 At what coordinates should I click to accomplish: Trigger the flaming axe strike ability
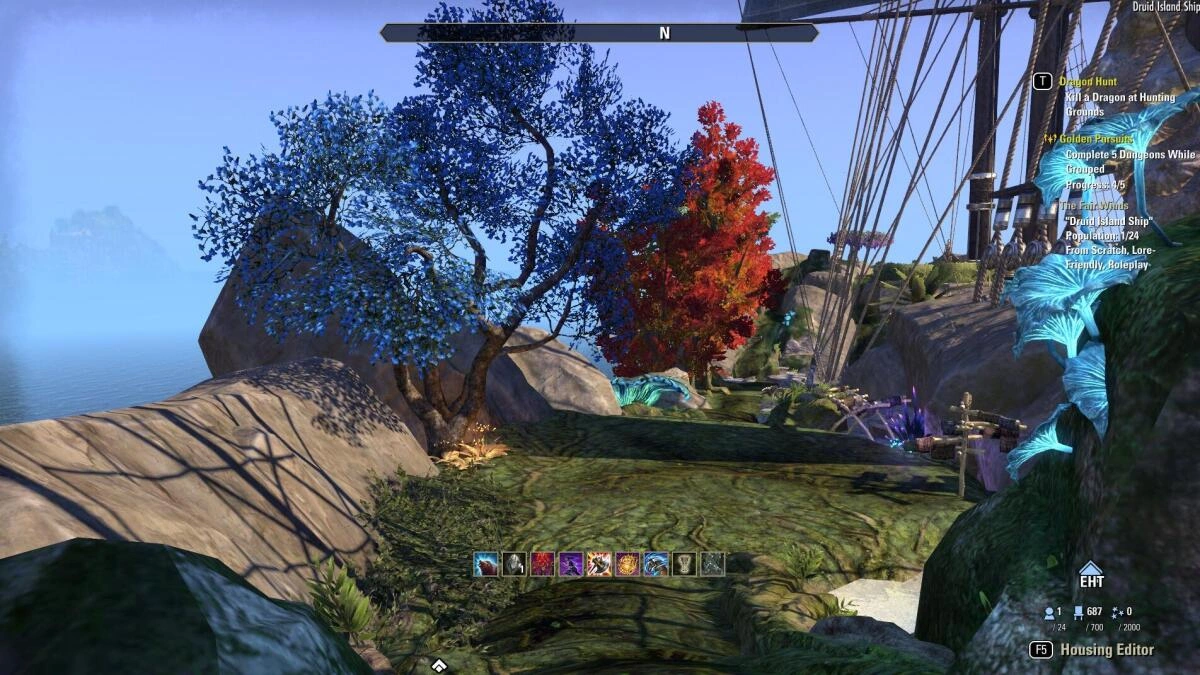click(x=599, y=564)
